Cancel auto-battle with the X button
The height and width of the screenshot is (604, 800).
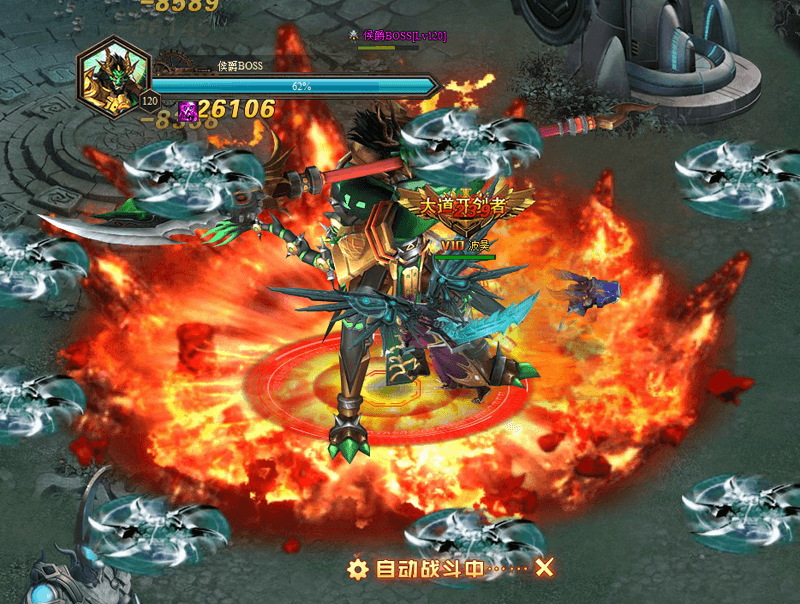pyautogui.click(x=544, y=568)
